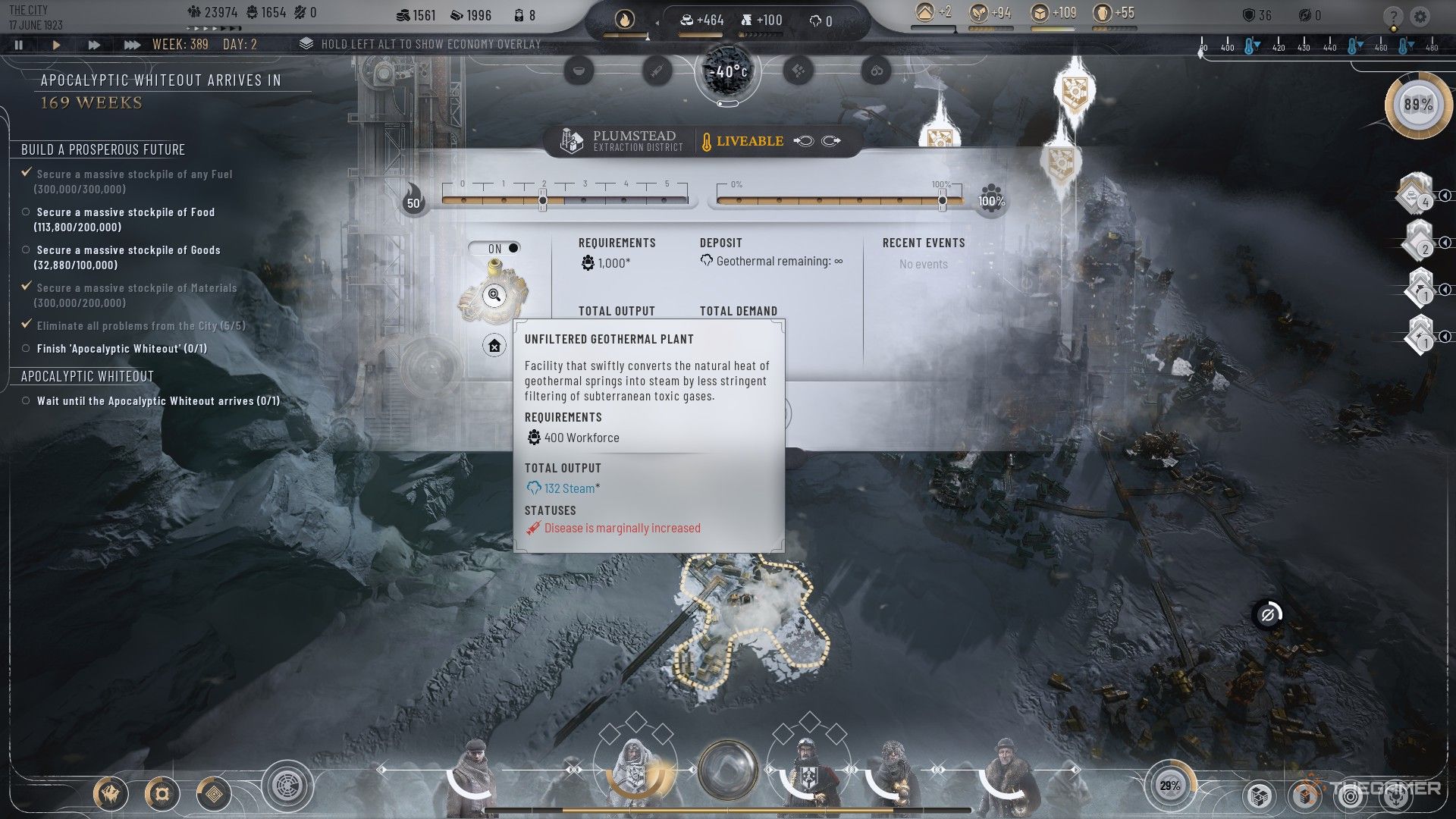Select the flat-cap faction leader portrait

[475, 773]
